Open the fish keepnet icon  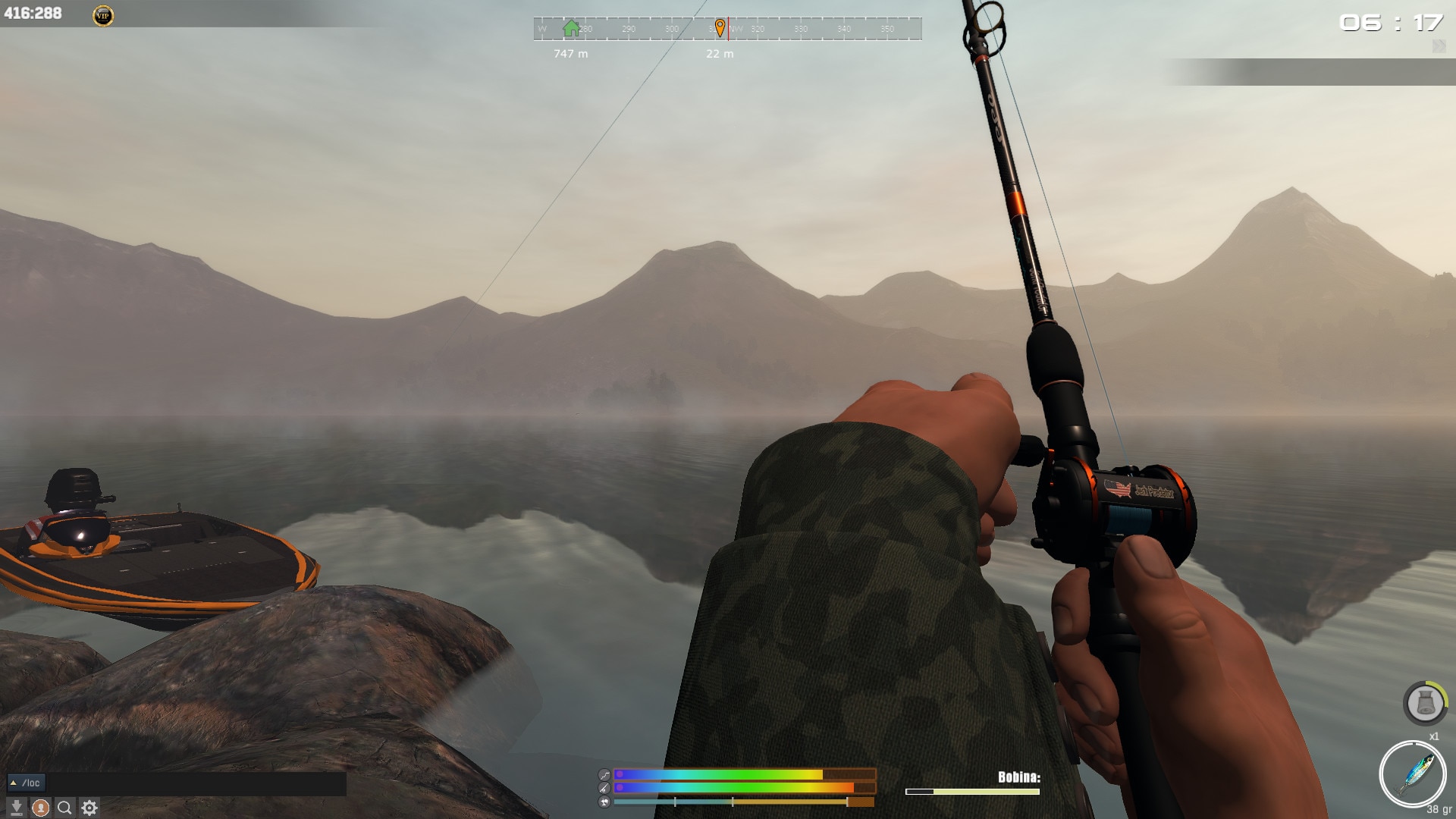click(x=1425, y=704)
